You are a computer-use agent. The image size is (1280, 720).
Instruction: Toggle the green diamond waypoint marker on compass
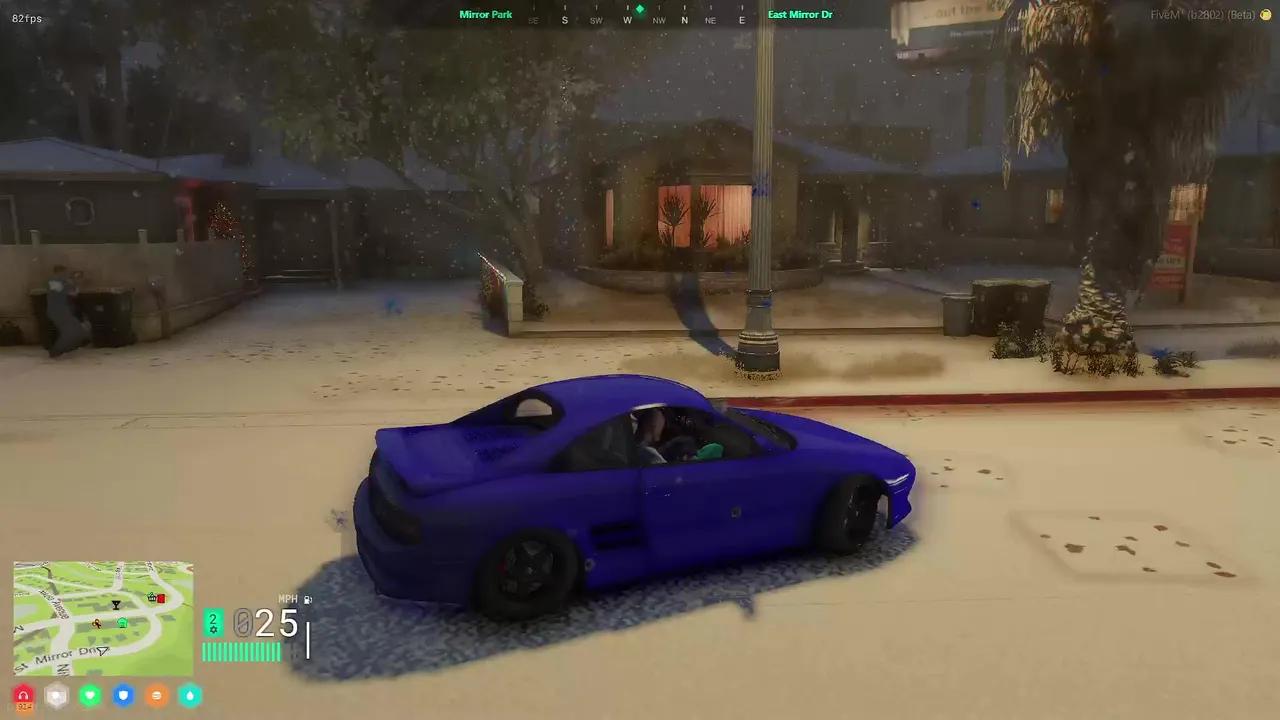click(639, 9)
